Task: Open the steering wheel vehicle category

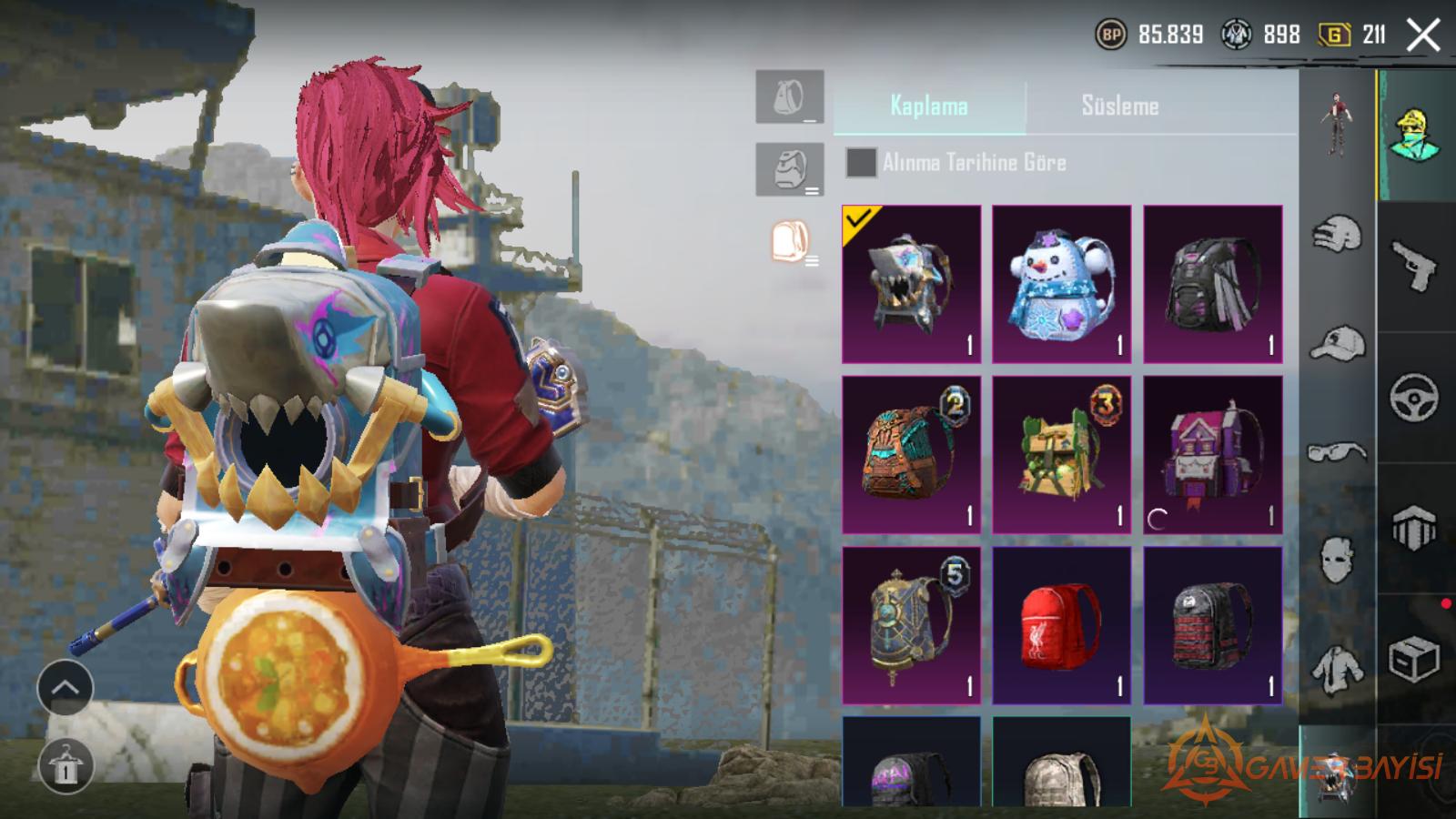Action: 1413,397
